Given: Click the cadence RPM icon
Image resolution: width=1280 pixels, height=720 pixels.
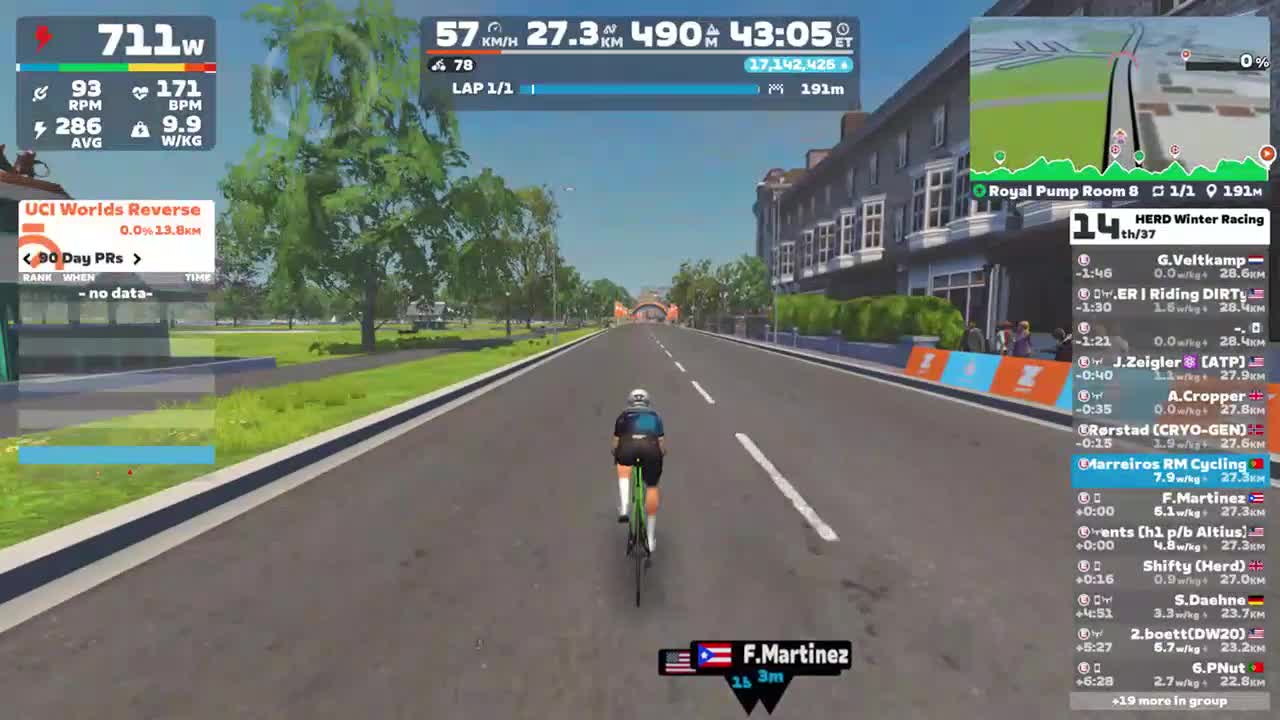Looking at the screenshot, I should (40, 91).
